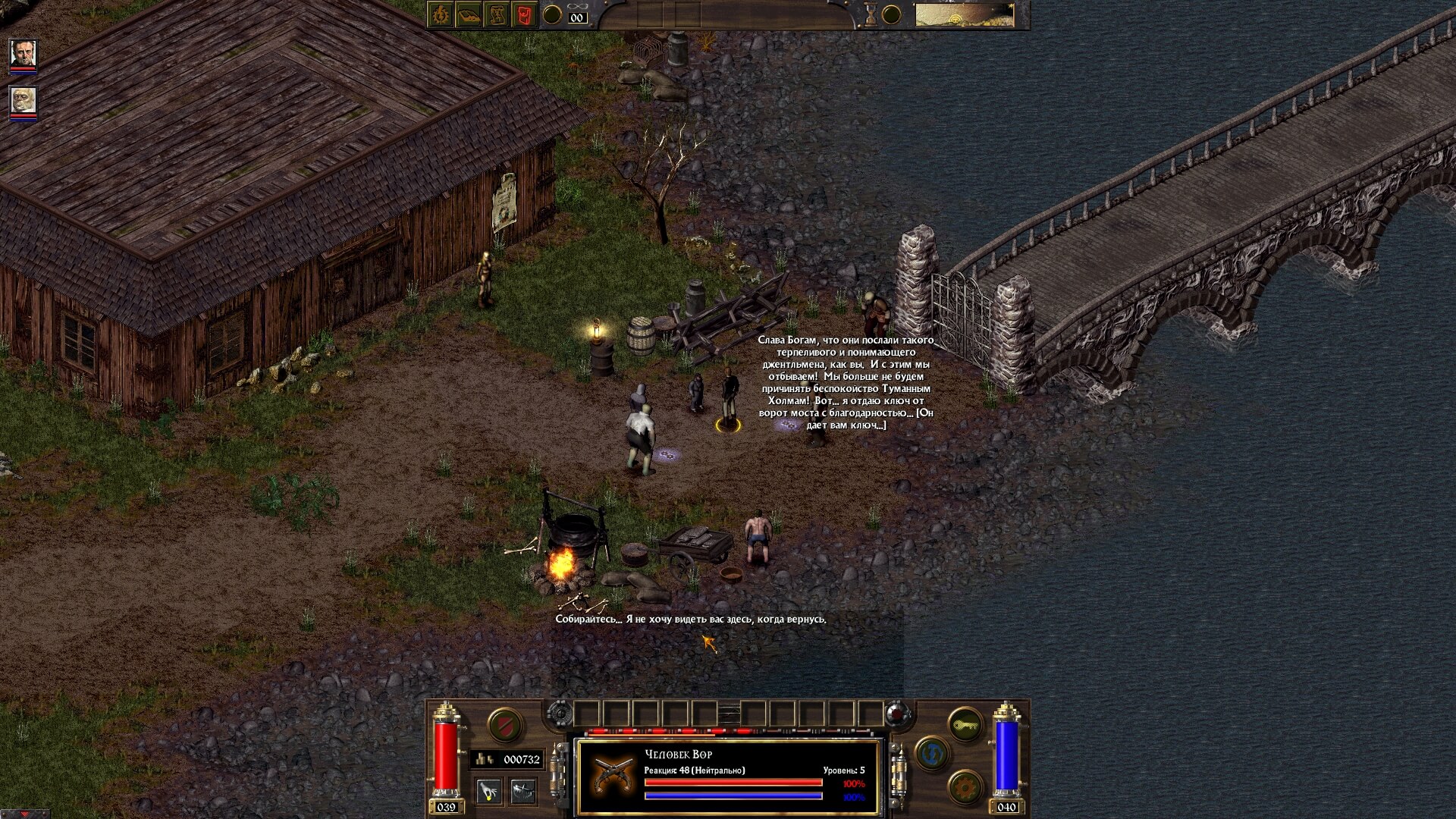Image resolution: width=1456 pixels, height=819 pixels.
Task: Open the red inventory icon
Action: [x=524, y=14]
